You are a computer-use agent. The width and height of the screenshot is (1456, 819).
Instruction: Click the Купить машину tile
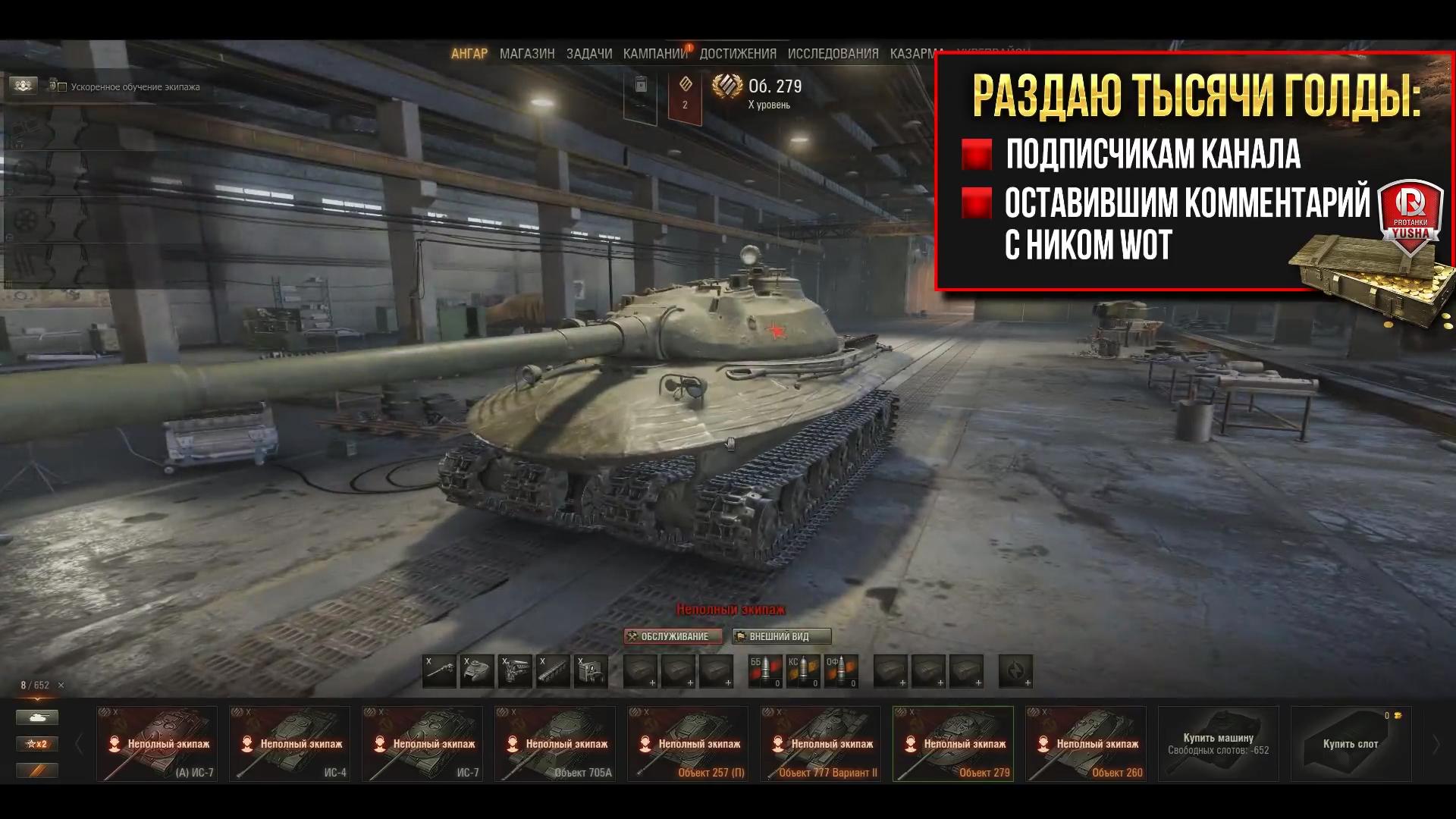(1218, 743)
